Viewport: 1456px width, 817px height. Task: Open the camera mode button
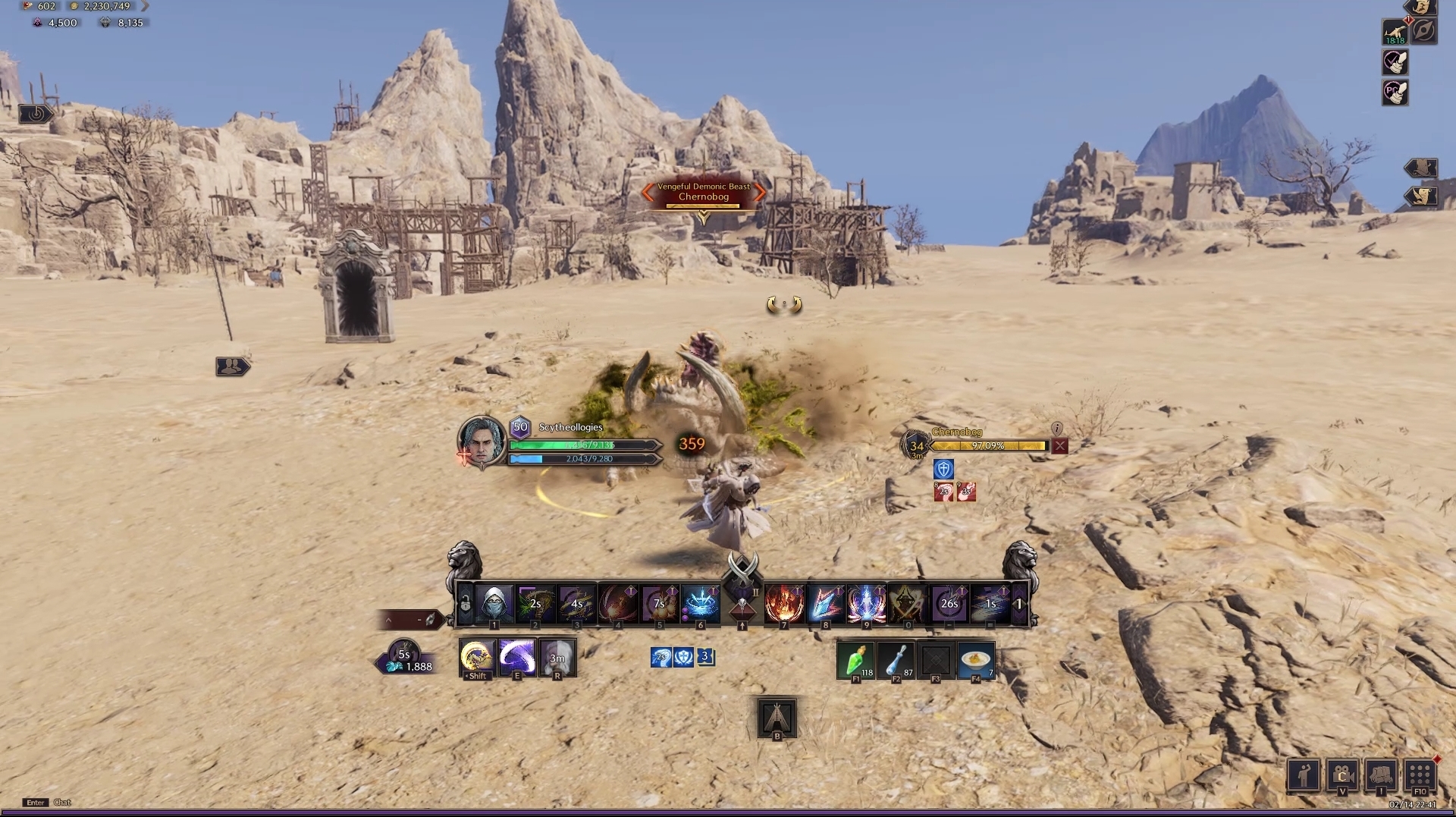(x=1341, y=775)
